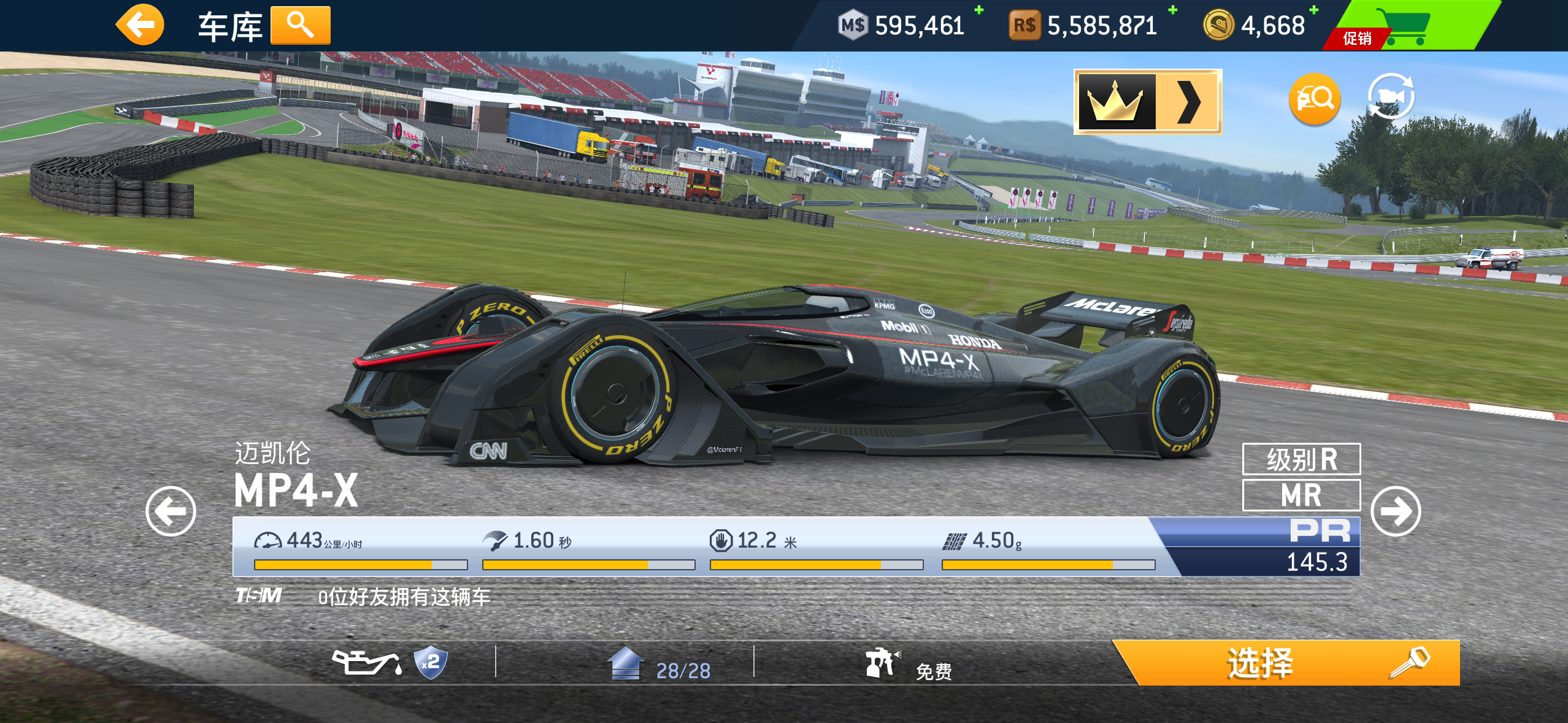Viewport: 1568px width, 723px height.
Task: Add more R$ currency
Action: (x=1172, y=10)
